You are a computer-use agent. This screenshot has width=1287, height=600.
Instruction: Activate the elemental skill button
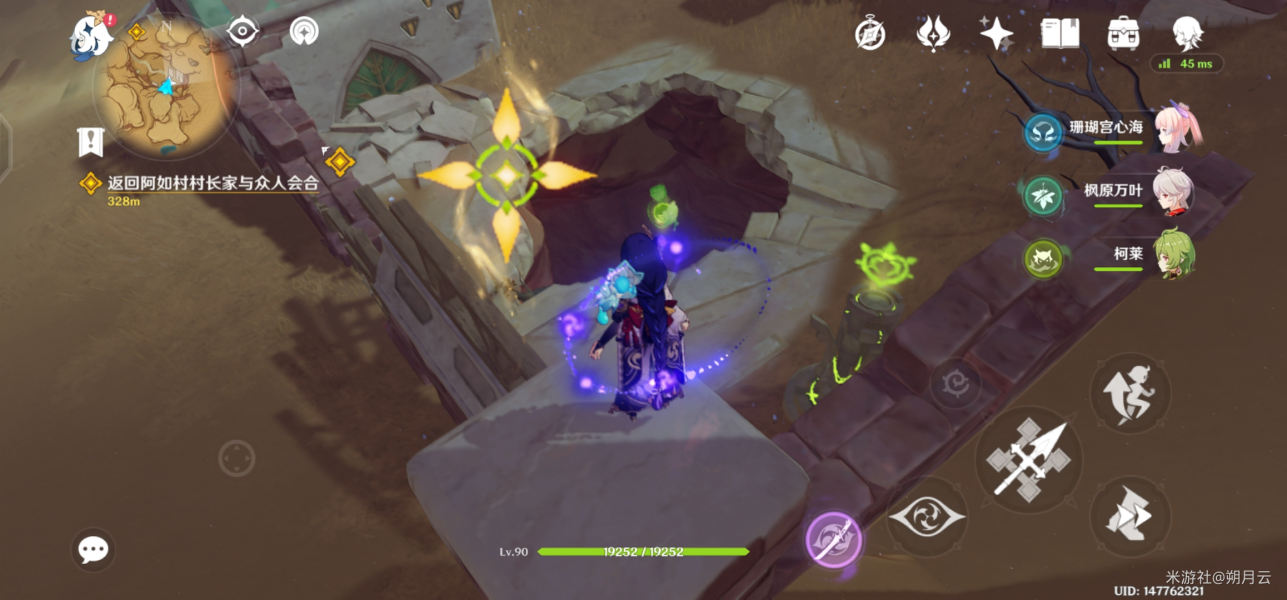[x=927, y=517]
